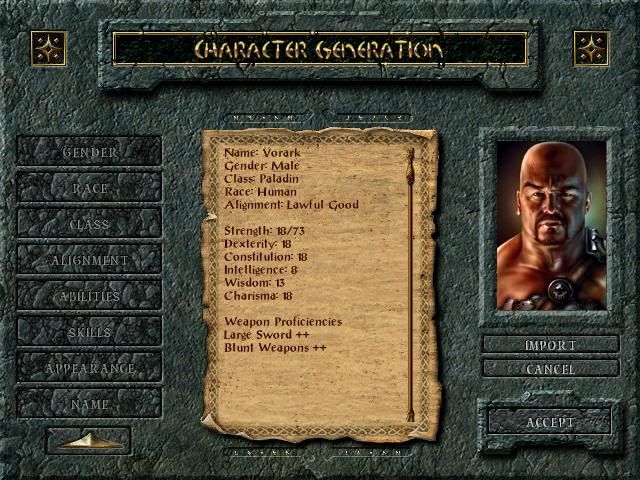Click the character portrait of Vorark
Viewport: 640px width, 480px height.
(550, 225)
